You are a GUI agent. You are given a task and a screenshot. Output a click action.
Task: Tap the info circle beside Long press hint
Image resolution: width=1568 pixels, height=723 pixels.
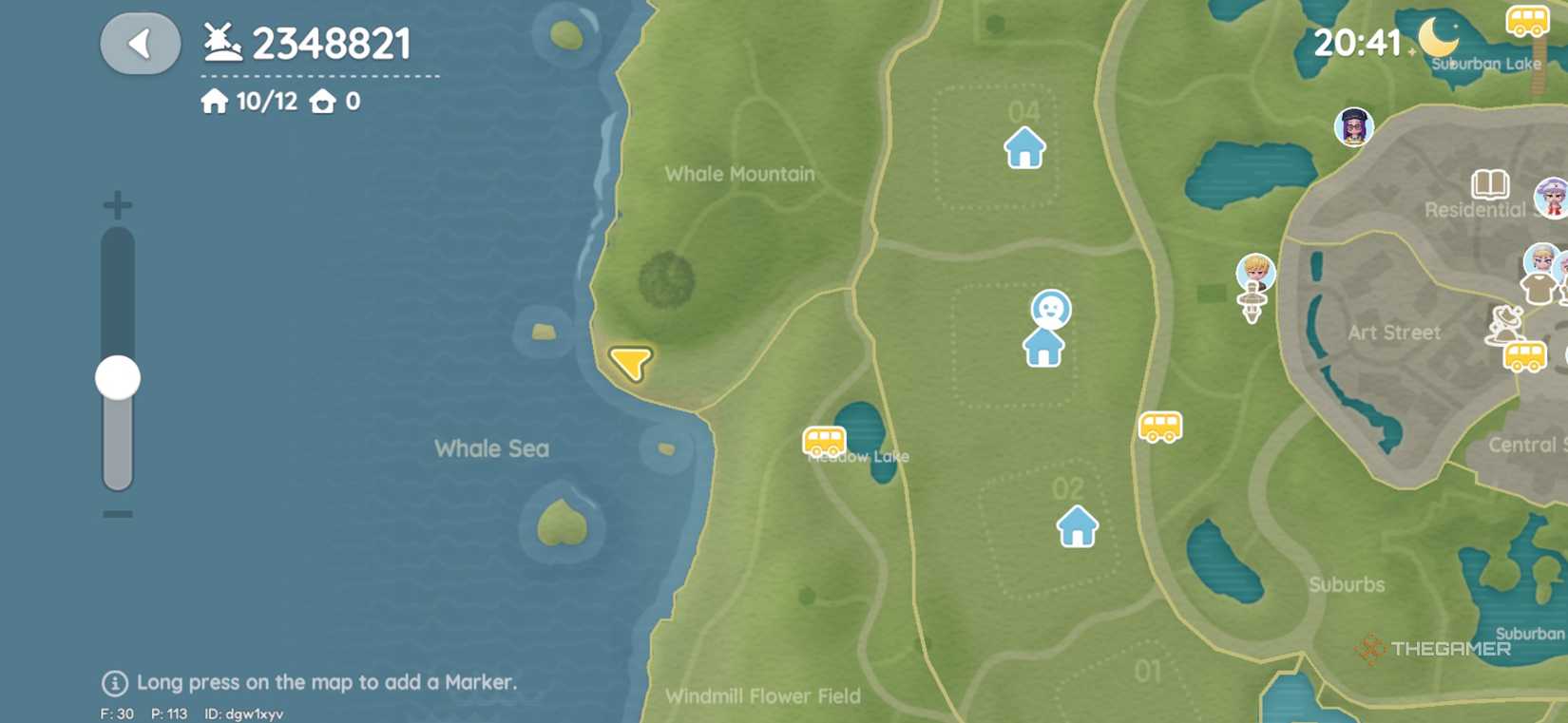113,682
